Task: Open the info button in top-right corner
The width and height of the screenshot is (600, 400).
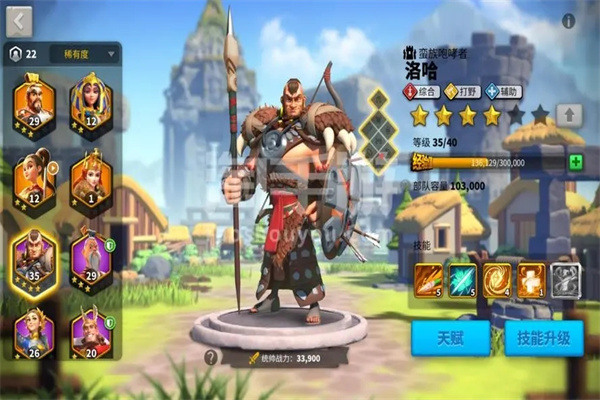Action: tap(568, 20)
